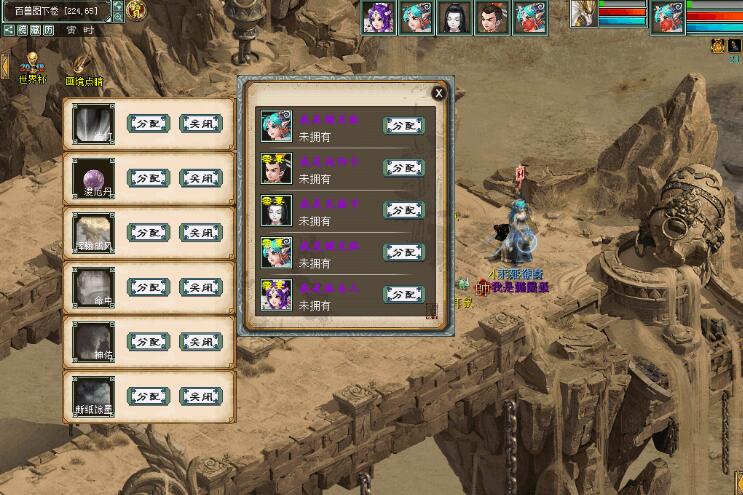Image resolution: width=743 pixels, height=495 pixels.
Task: Click 分配 for the pale black-haired woman
Action: 403,210
